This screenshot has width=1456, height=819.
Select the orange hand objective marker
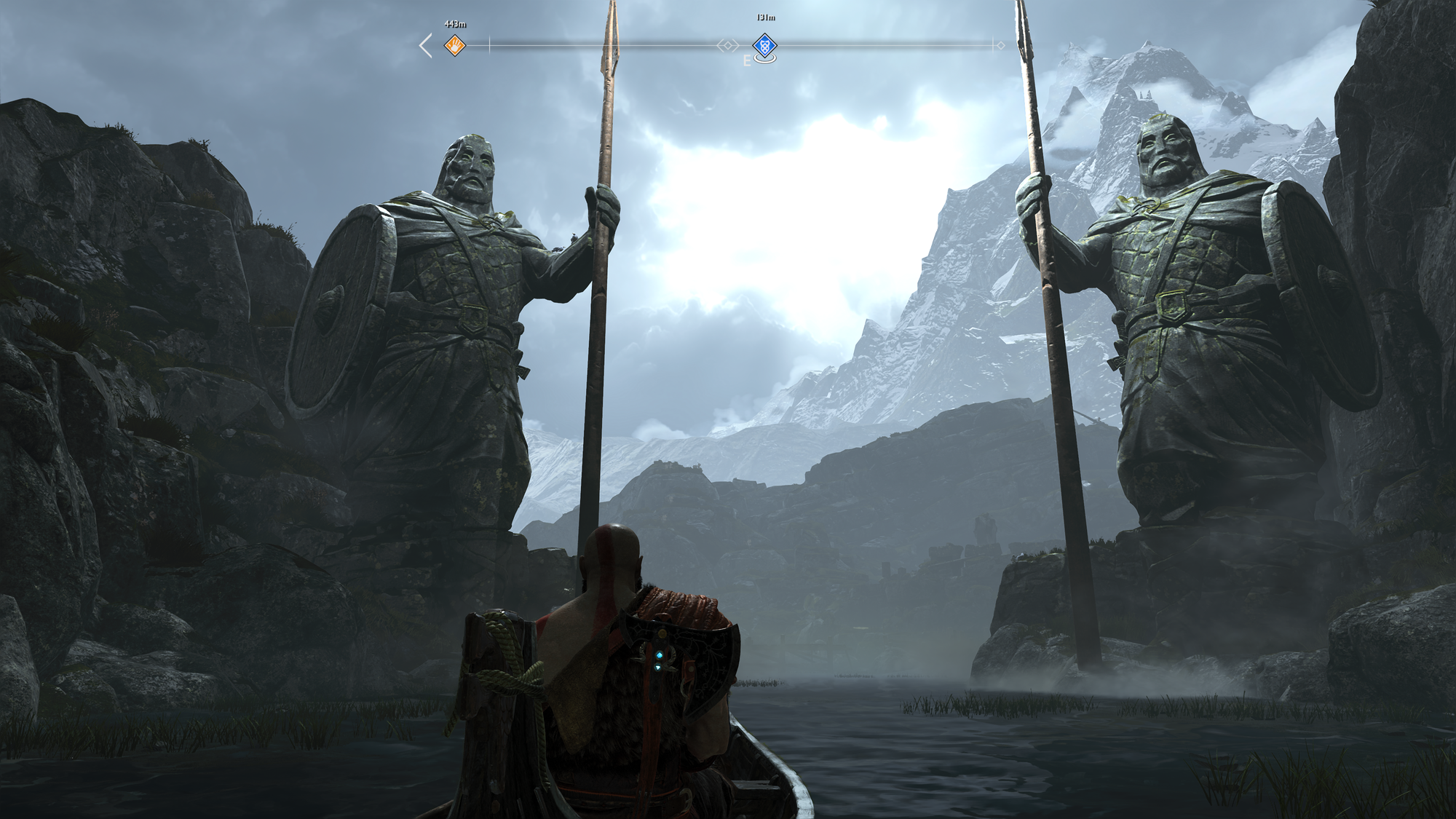tap(454, 45)
